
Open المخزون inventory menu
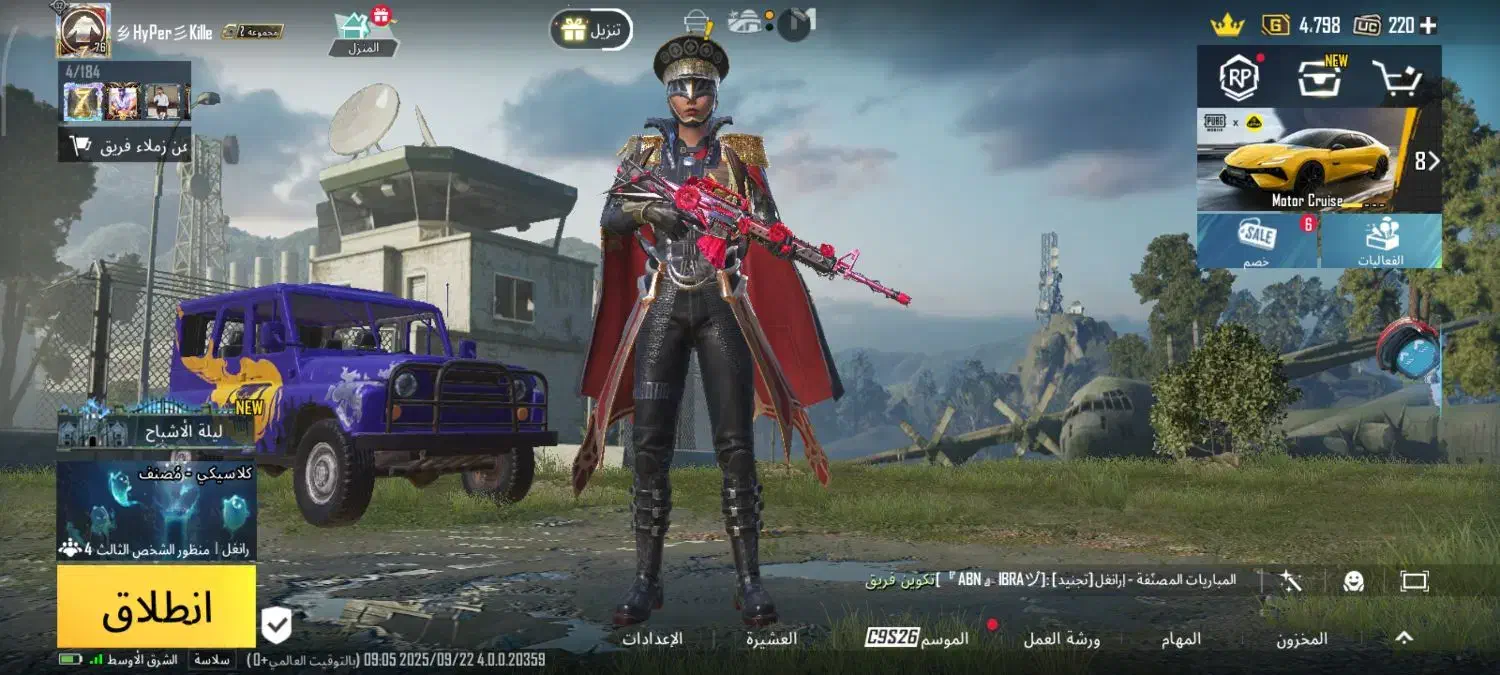1301,639
